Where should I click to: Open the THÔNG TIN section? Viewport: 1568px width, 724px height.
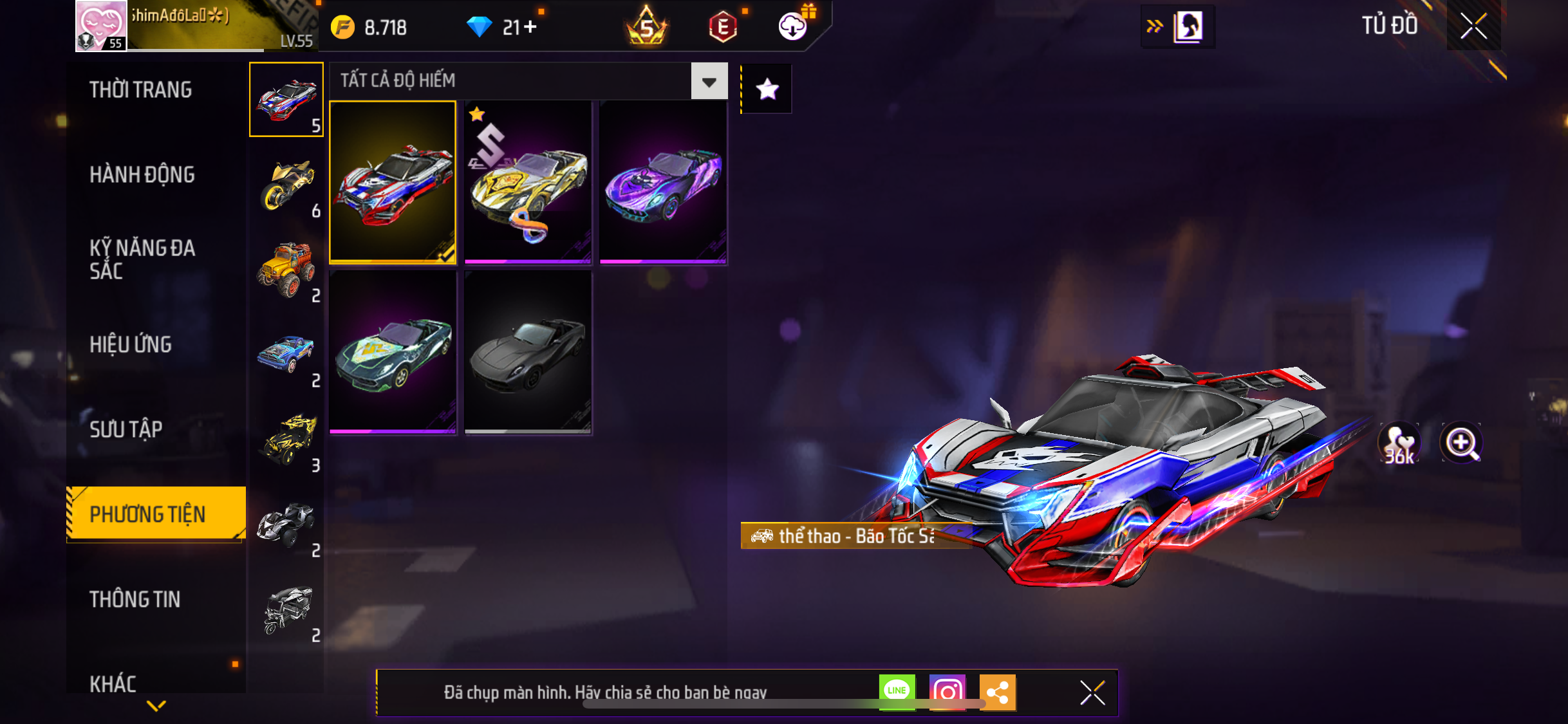pos(135,599)
